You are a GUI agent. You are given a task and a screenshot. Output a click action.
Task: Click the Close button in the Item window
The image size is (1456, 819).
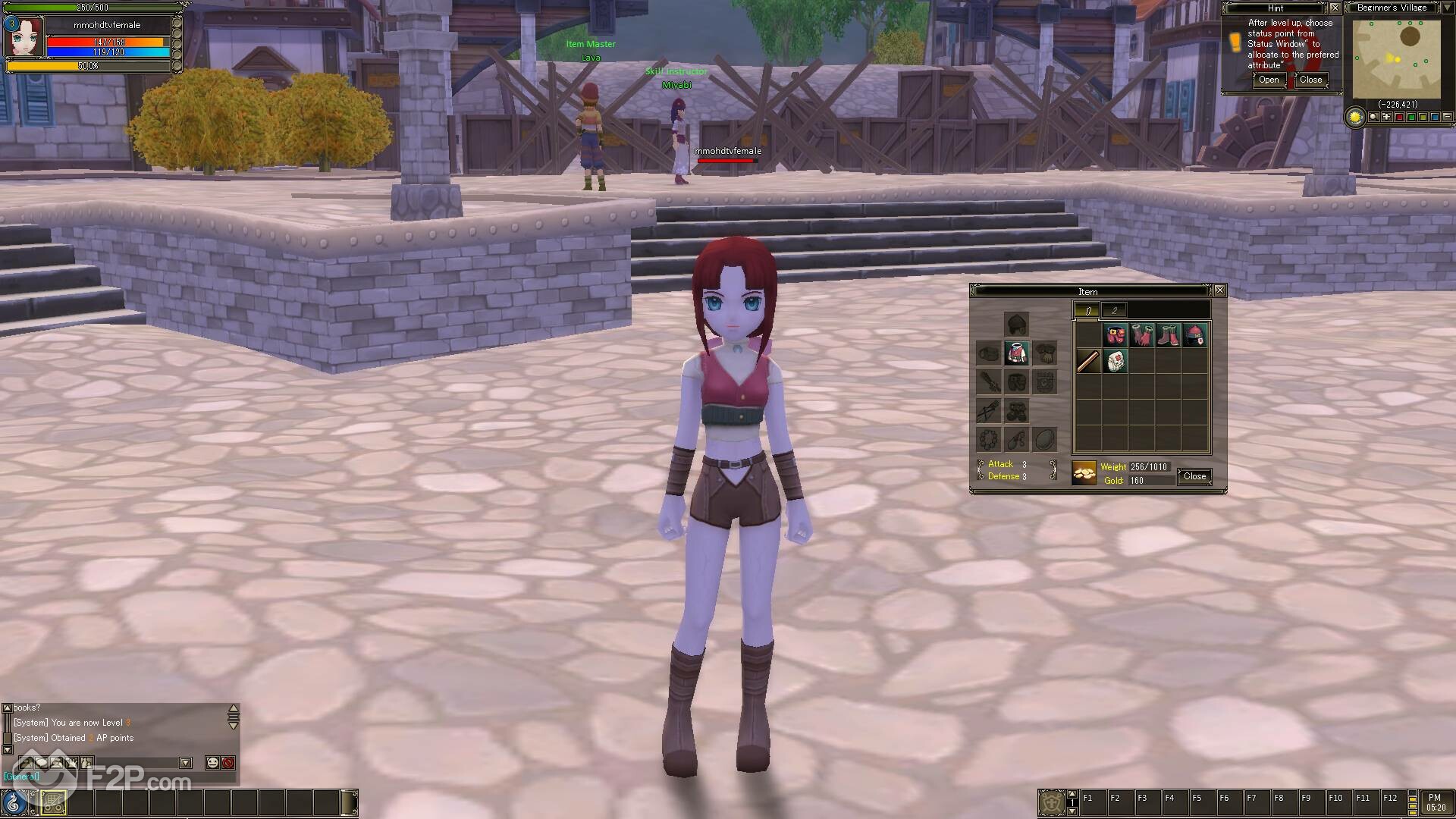1194,476
